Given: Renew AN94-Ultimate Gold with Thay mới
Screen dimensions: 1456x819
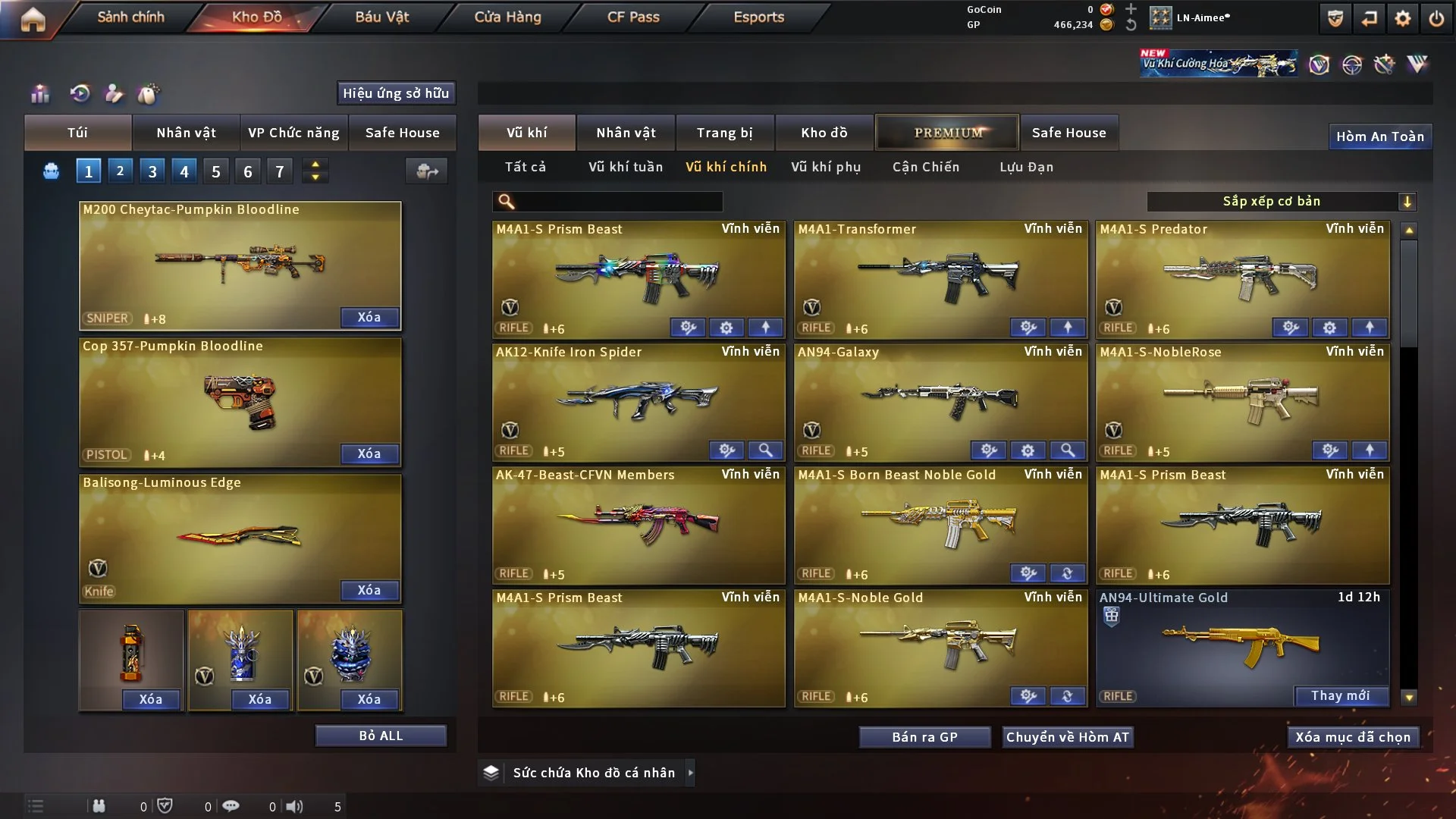Looking at the screenshot, I should click(1340, 695).
